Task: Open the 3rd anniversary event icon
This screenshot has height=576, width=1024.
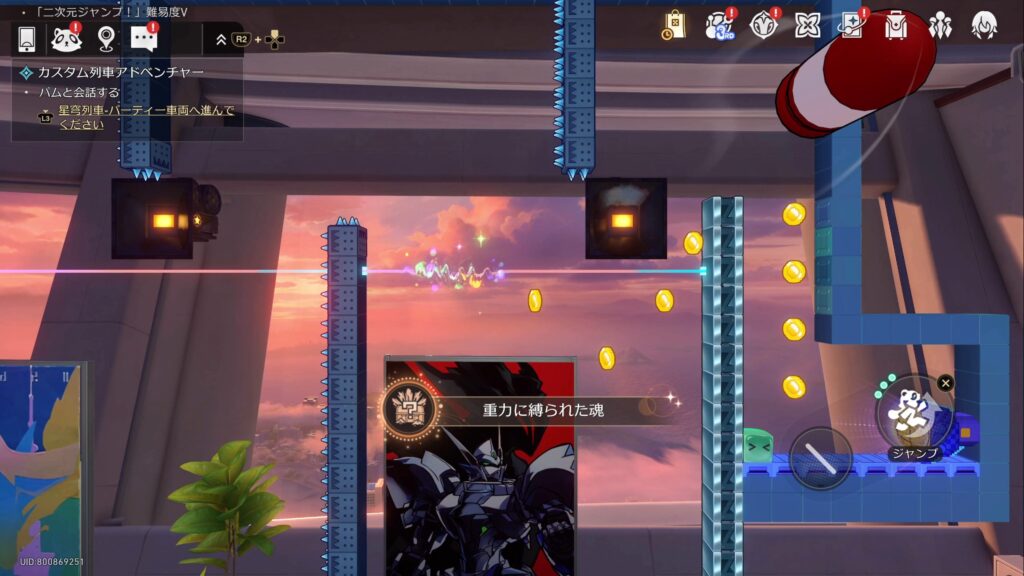Action: click(720, 25)
